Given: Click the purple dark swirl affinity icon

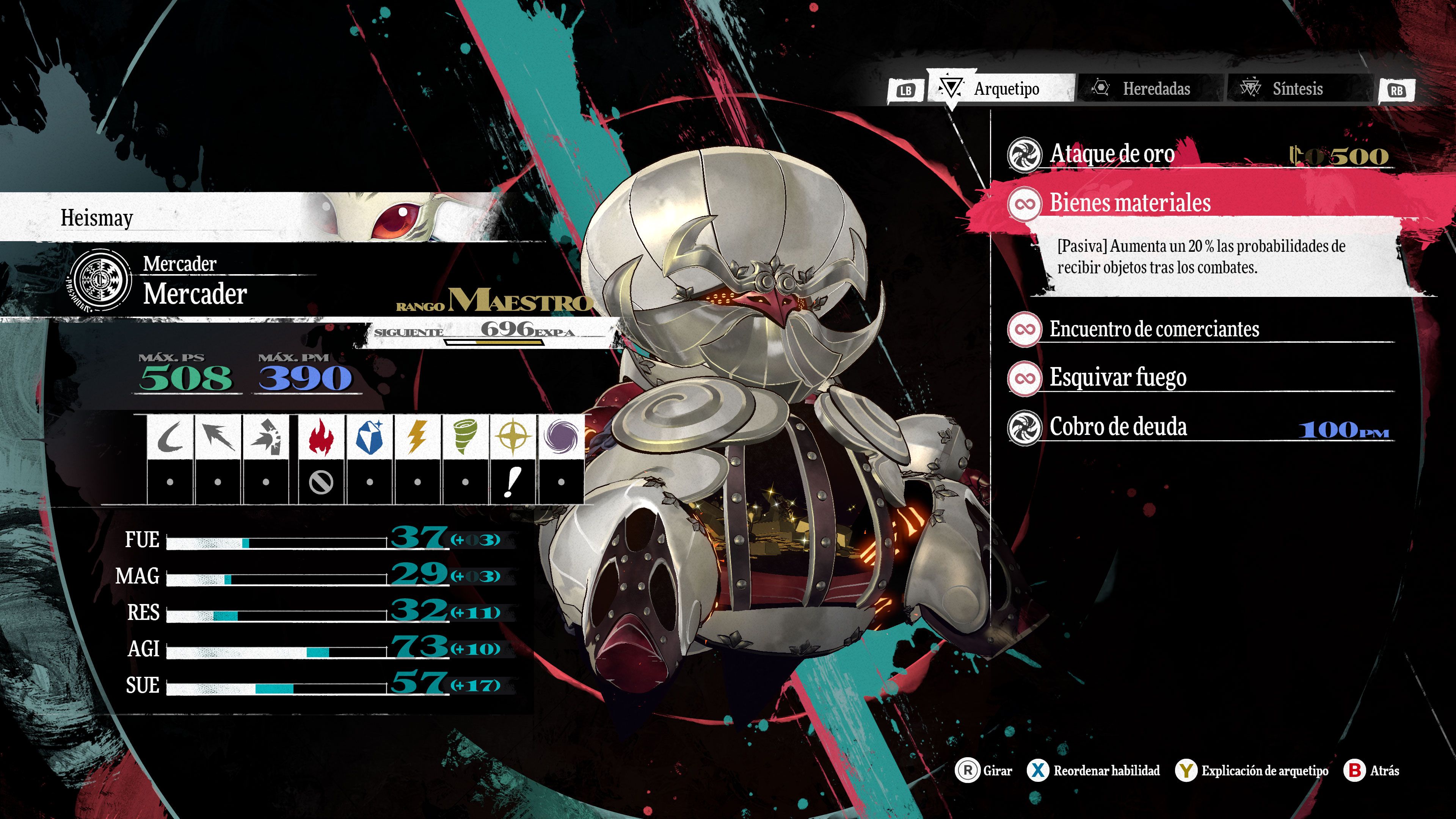Looking at the screenshot, I should [561, 437].
